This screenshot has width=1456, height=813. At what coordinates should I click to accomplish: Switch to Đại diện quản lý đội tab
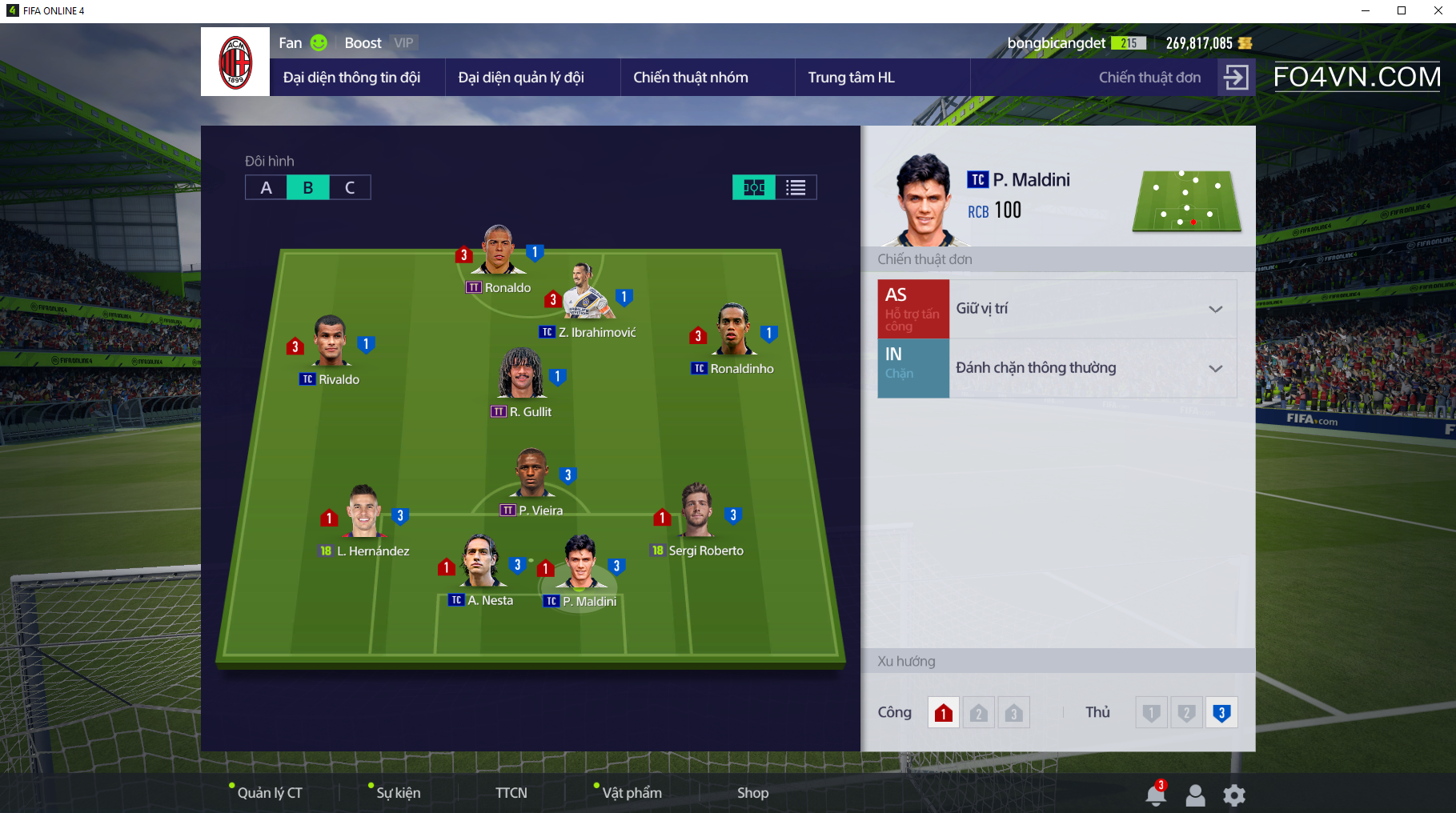[521, 78]
